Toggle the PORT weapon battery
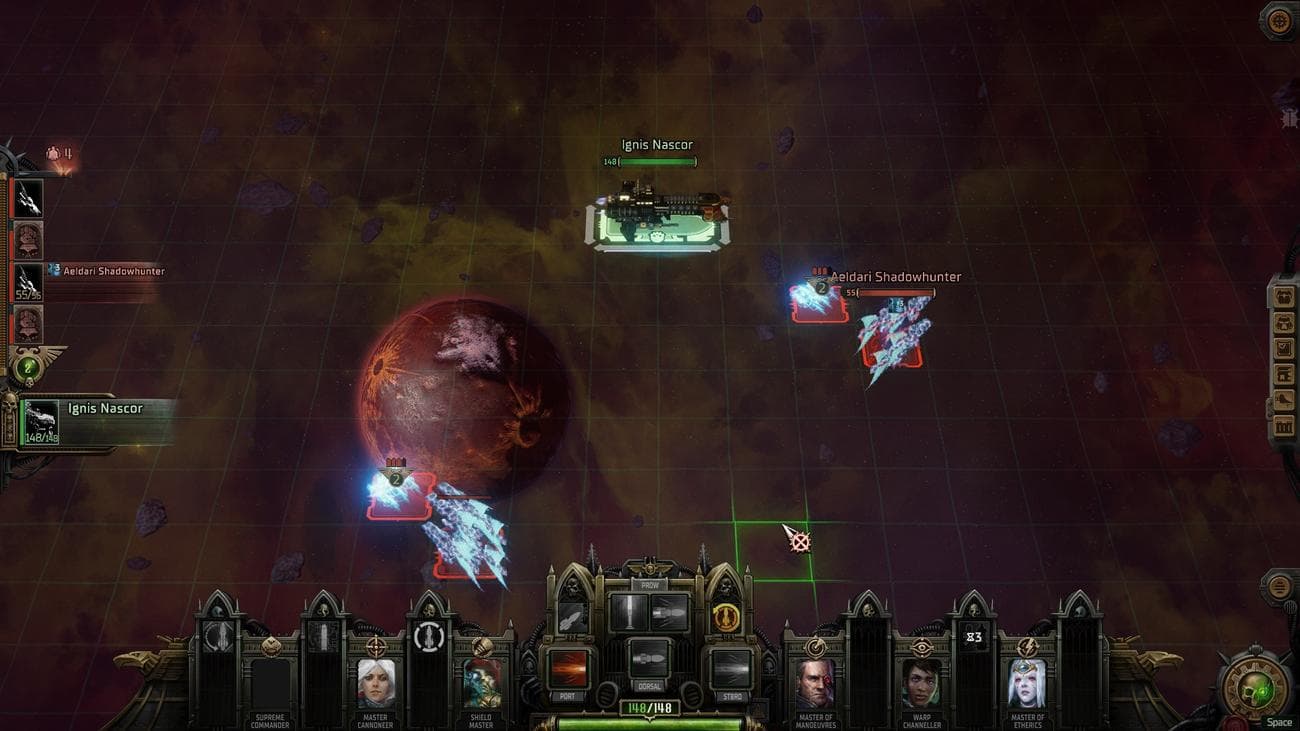1300x731 pixels. coord(568,668)
